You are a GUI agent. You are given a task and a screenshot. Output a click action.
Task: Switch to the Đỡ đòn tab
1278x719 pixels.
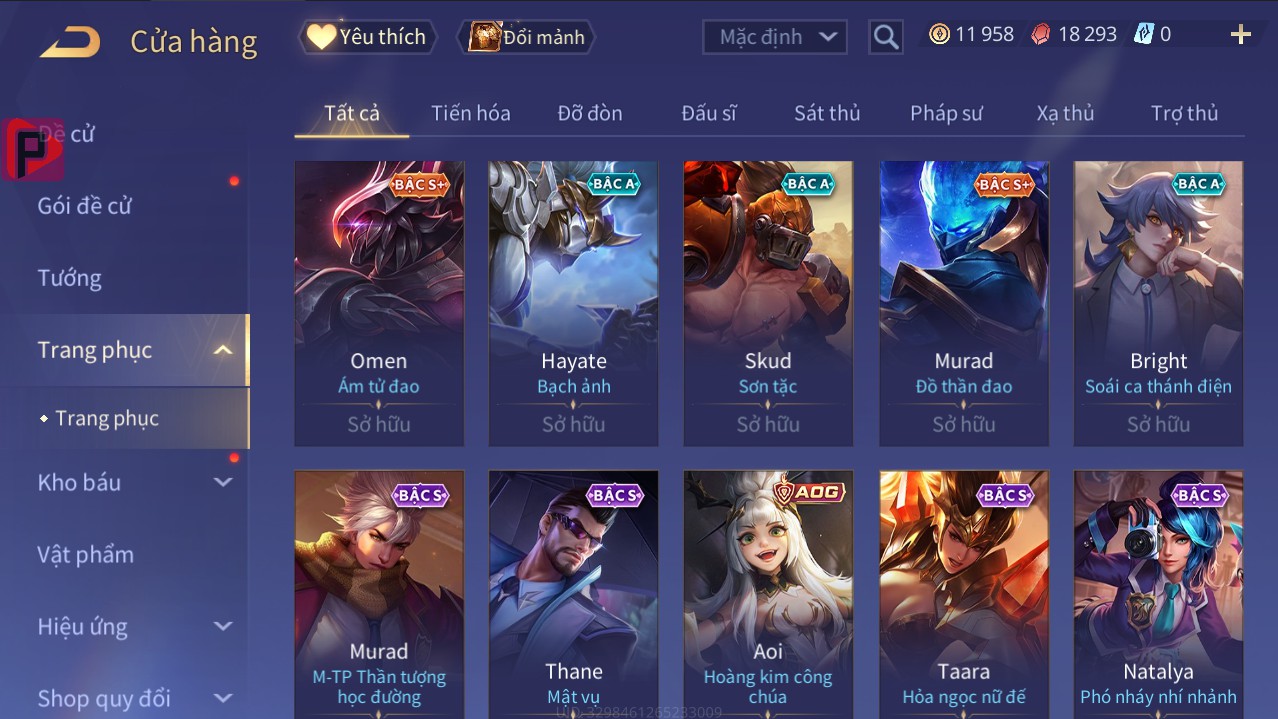tap(590, 113)
